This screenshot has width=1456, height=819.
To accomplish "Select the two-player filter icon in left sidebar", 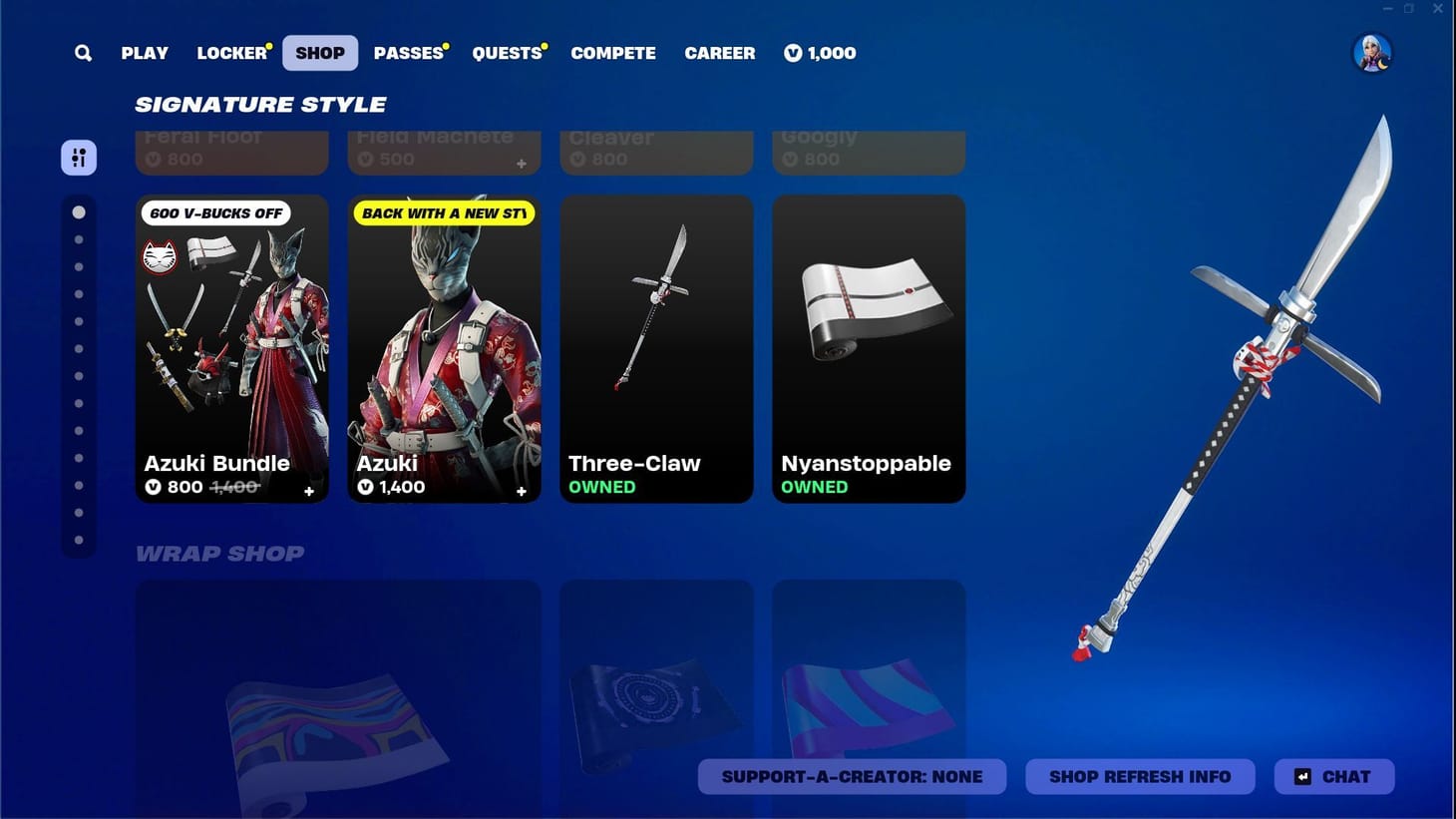I will point(79,157).
